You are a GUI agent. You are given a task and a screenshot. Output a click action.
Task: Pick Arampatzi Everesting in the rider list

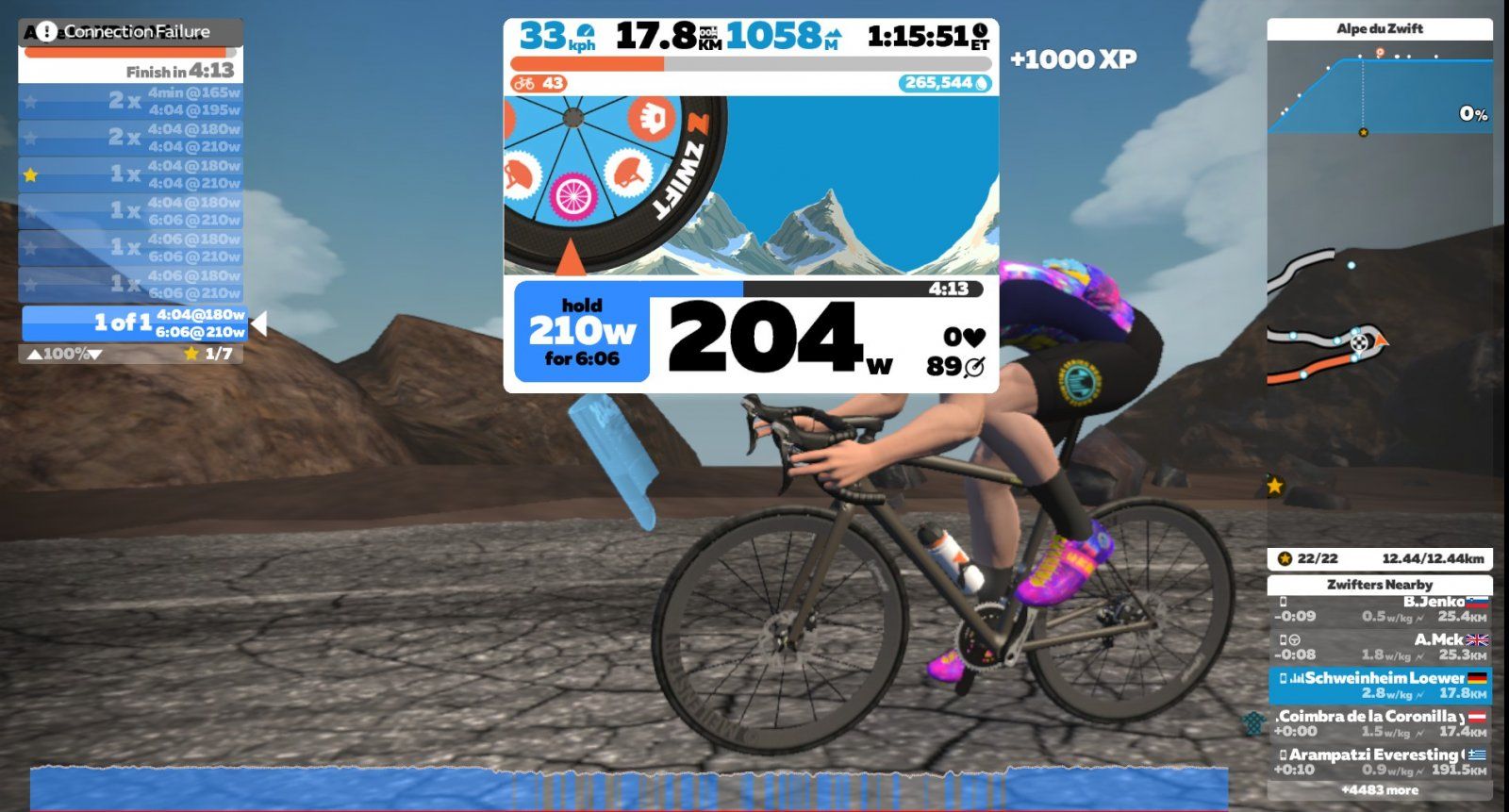pyautogui.click(x=1380, y=762)
